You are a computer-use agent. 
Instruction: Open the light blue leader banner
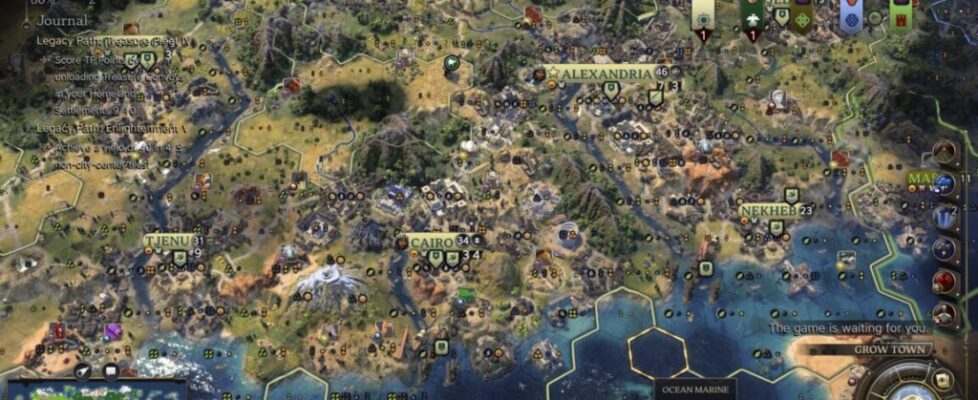851,16
